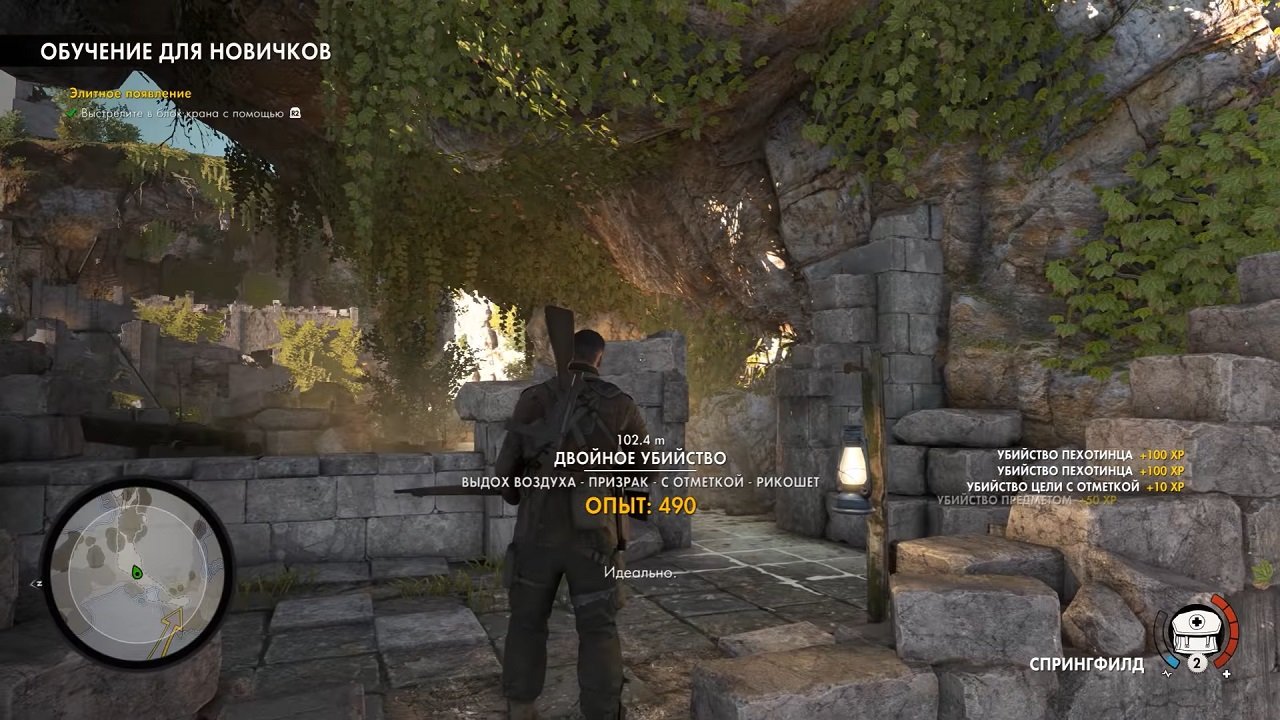This screenshot has width=1280, height=720.
Task: Click the green checkmark on the objective
Action: 71,113
